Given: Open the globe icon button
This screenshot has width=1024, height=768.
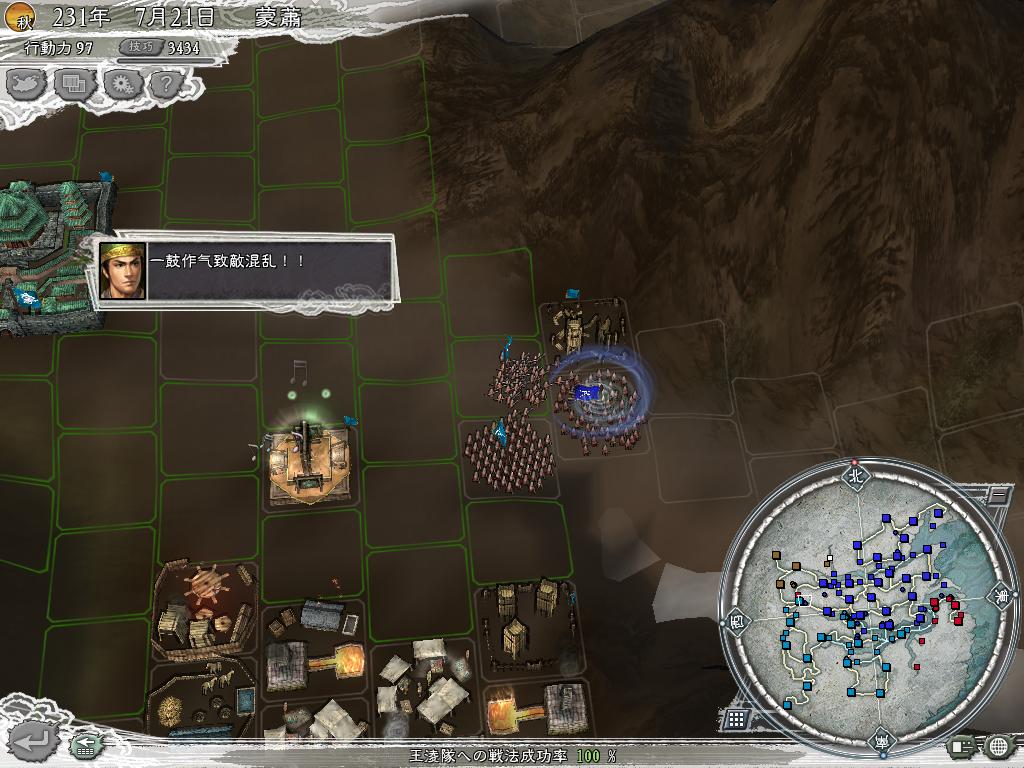Looking at the screenshot, I should (x=998, y=745).
